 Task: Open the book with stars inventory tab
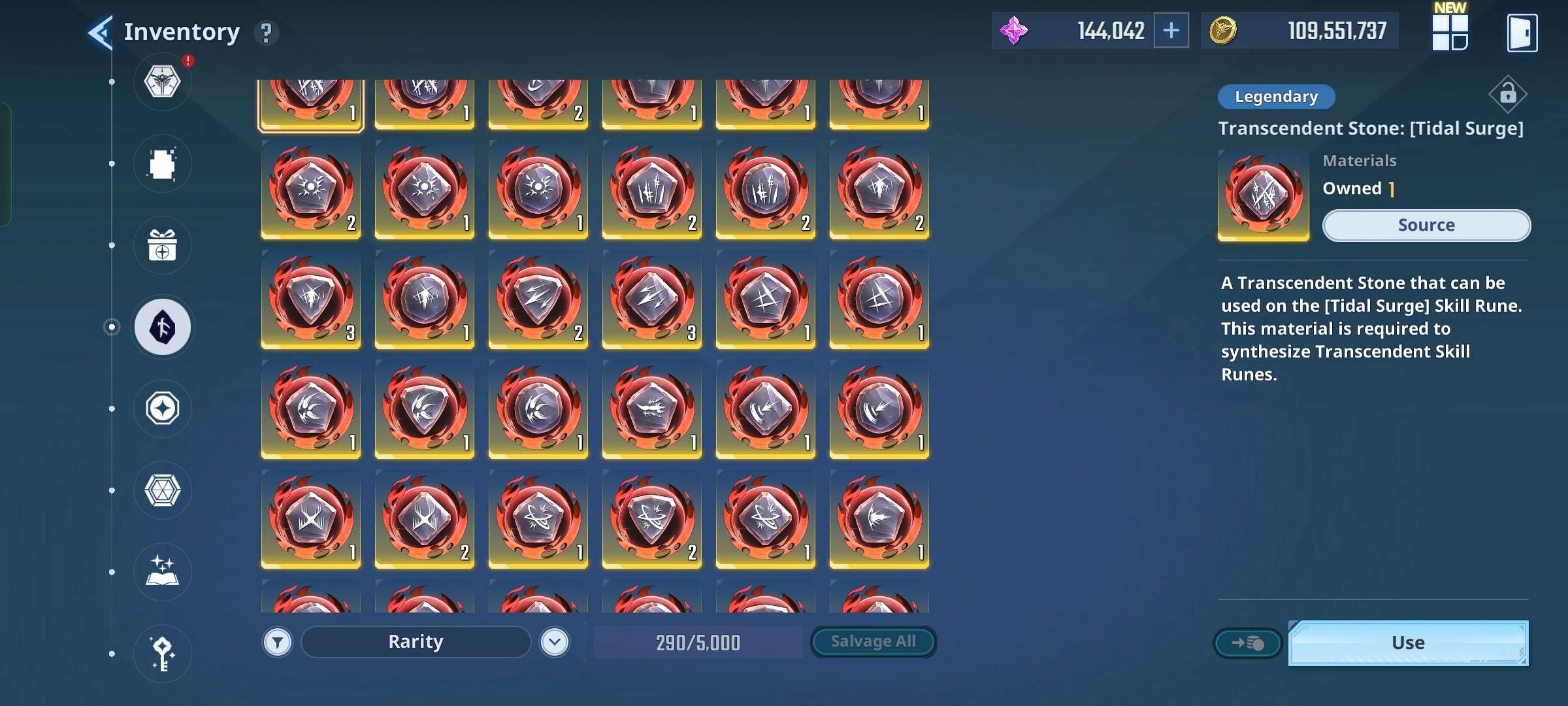(x=162, y=572)
